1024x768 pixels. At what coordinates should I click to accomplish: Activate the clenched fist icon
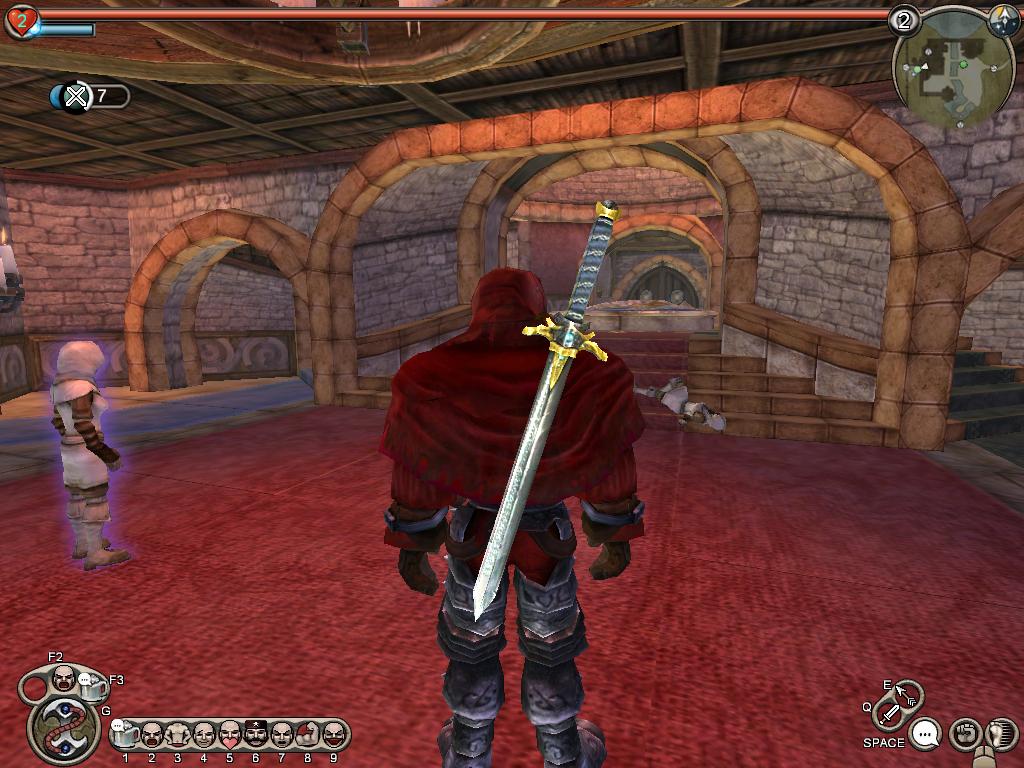pos(964,735)
